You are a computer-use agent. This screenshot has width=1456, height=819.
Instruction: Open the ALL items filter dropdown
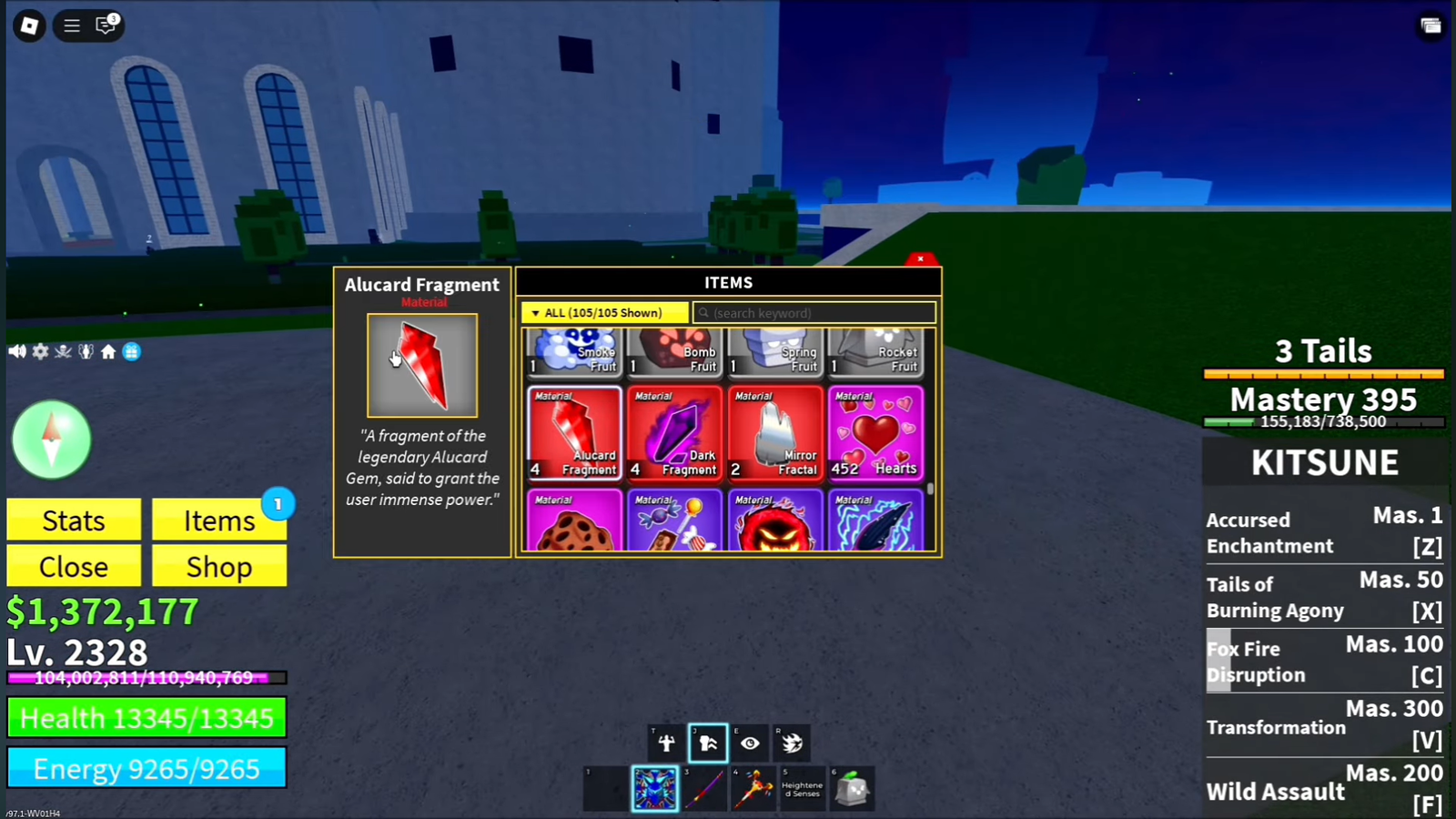604,313
